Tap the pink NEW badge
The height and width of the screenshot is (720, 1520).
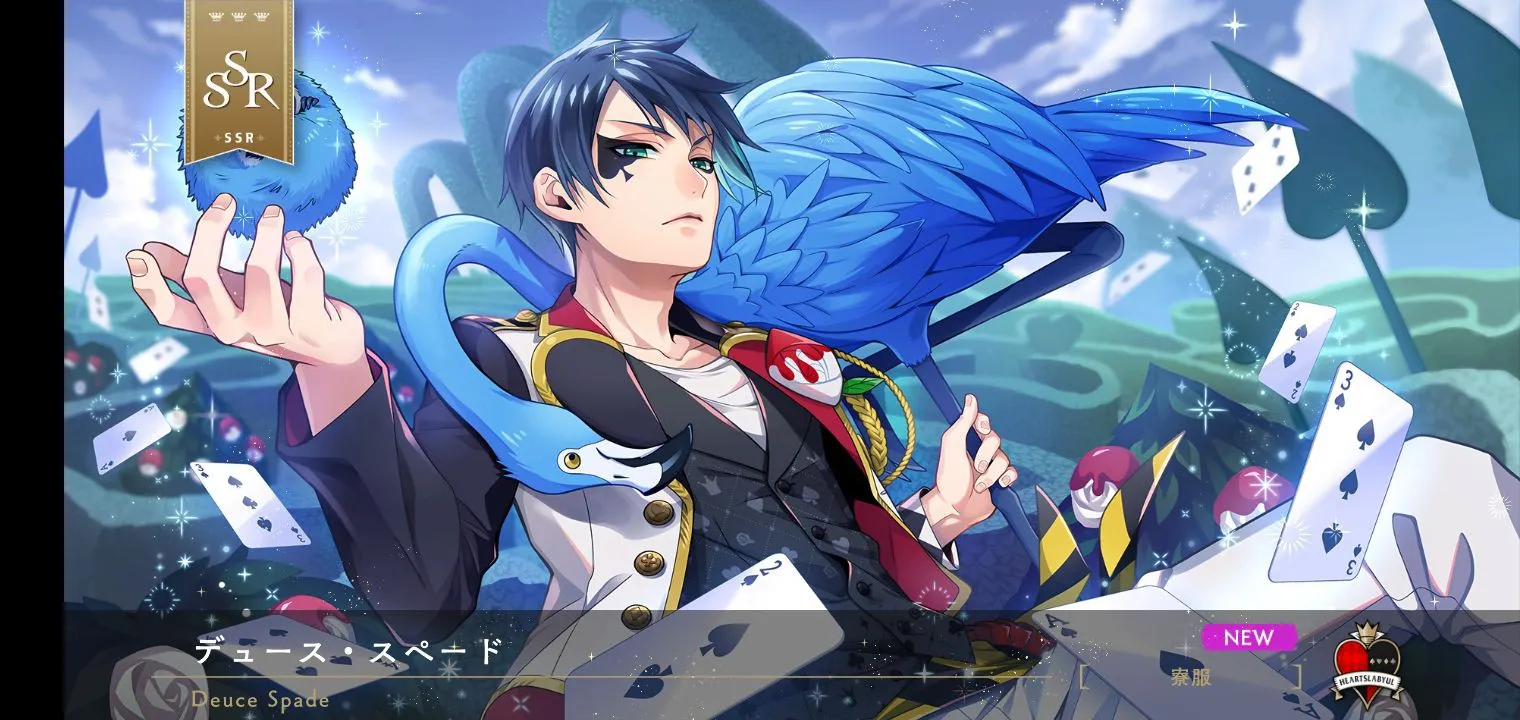[x=1248, y=637]
